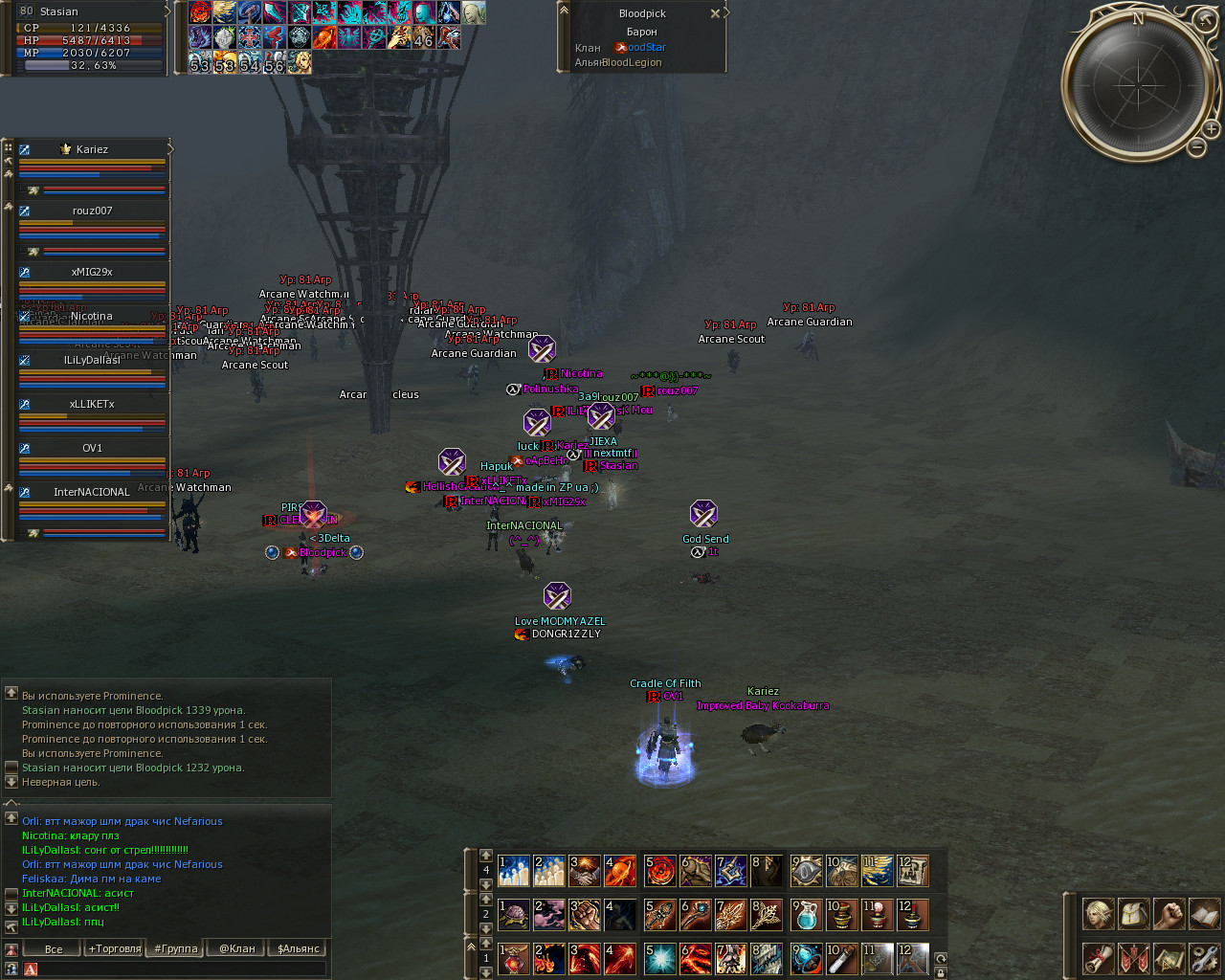Select party member Kariez
Screen dimensions: 1225x980
tap(92, 149)
